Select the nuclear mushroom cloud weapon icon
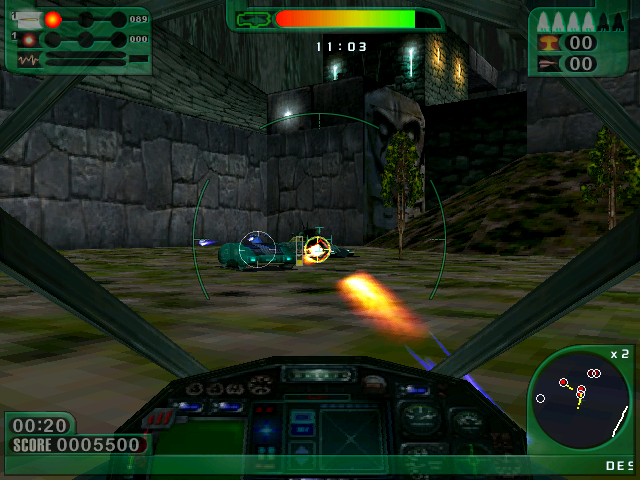The image size is (640, 480). [549, 42]
